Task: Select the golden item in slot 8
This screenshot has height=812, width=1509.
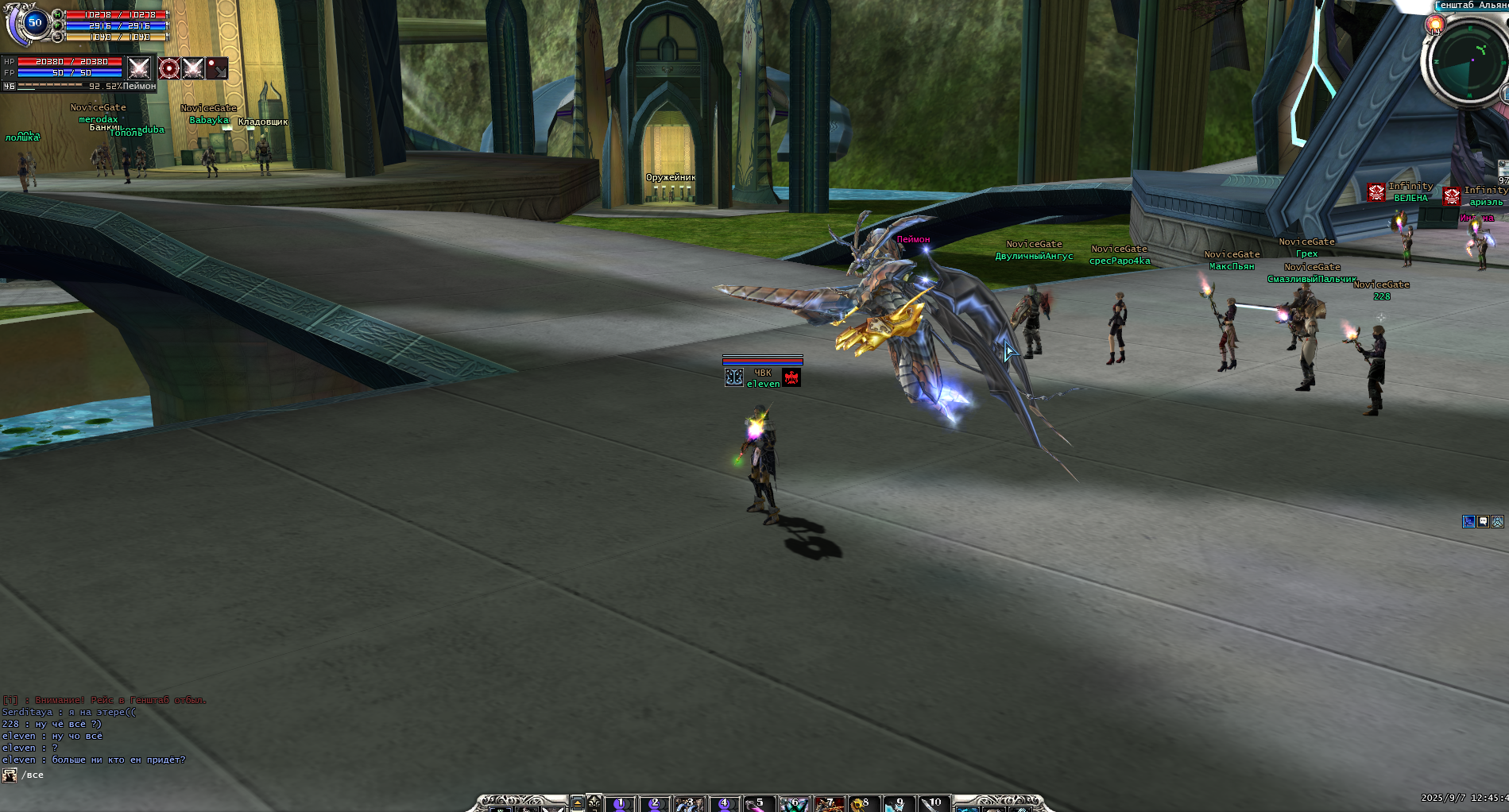Action: (862, 804)
